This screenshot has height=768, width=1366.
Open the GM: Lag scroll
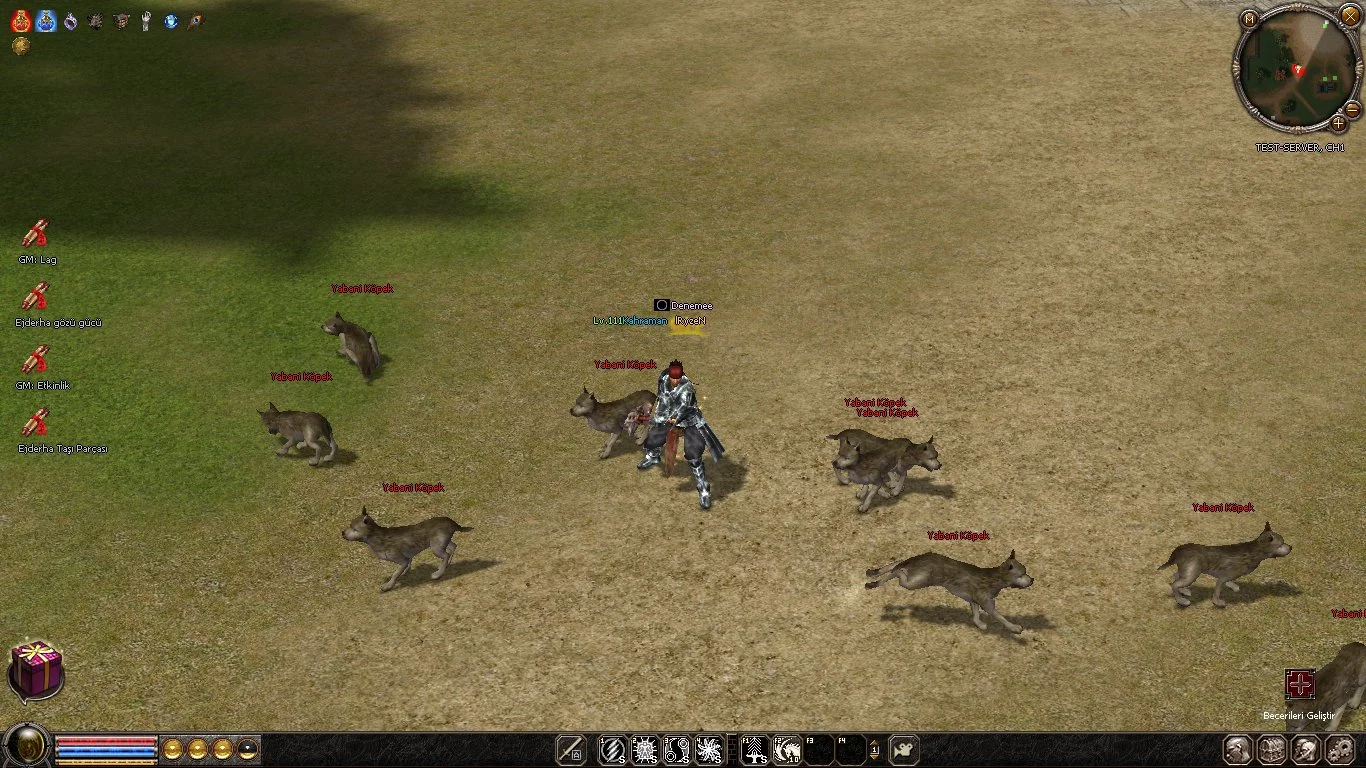[36, 234]
